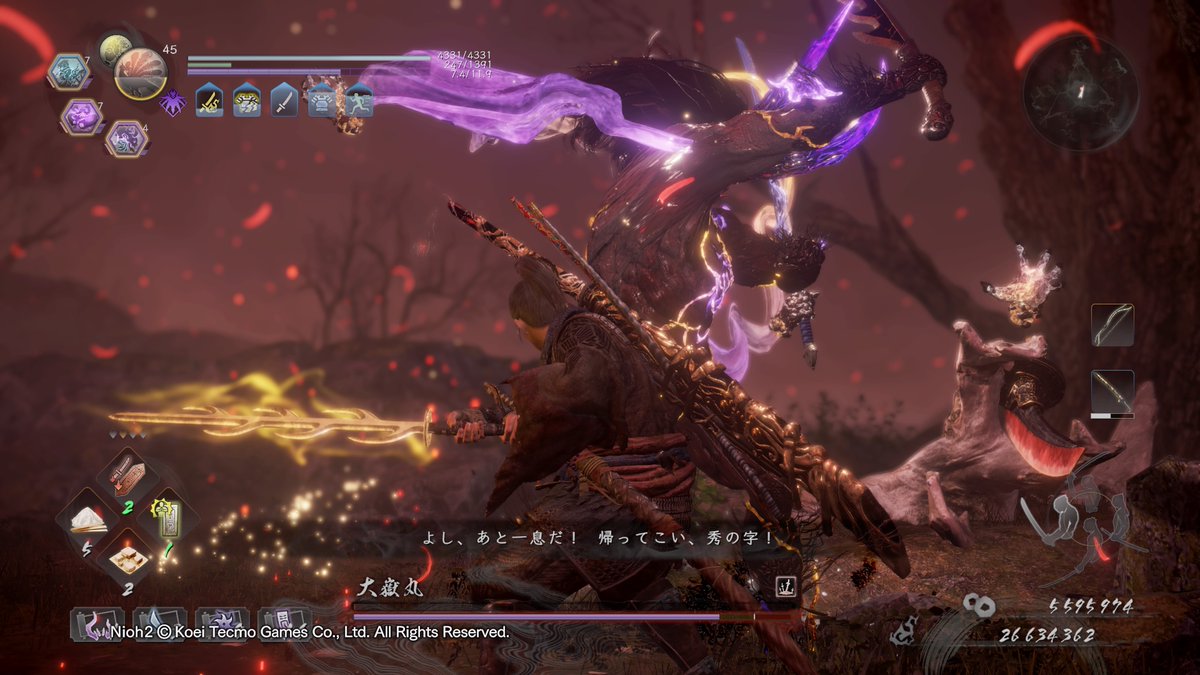This screenshot has height=675, width=1200.
Task: Select the sword melee weapon slot
Action: (x=1112, y=391)
